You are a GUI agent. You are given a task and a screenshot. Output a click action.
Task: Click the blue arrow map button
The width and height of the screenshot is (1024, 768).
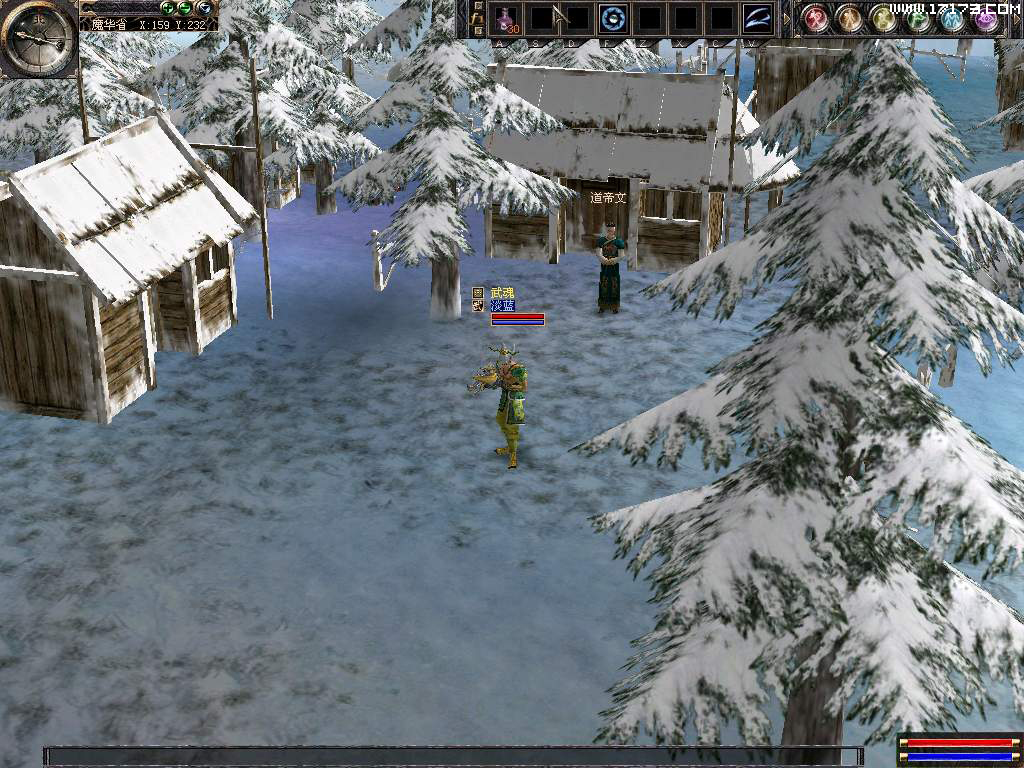[x=204, y=8]
